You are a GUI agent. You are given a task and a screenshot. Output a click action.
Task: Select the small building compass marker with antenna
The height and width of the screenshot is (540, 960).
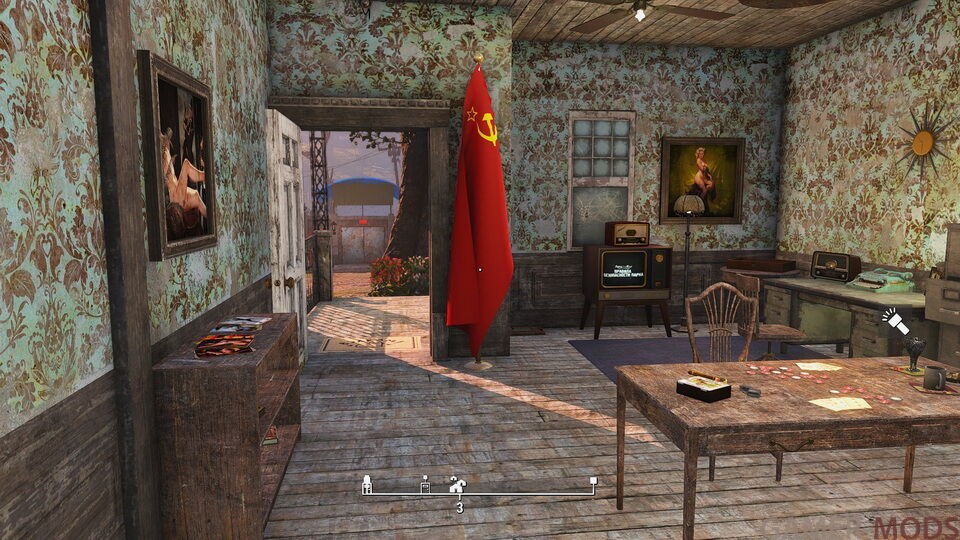[x=425, y=485]
